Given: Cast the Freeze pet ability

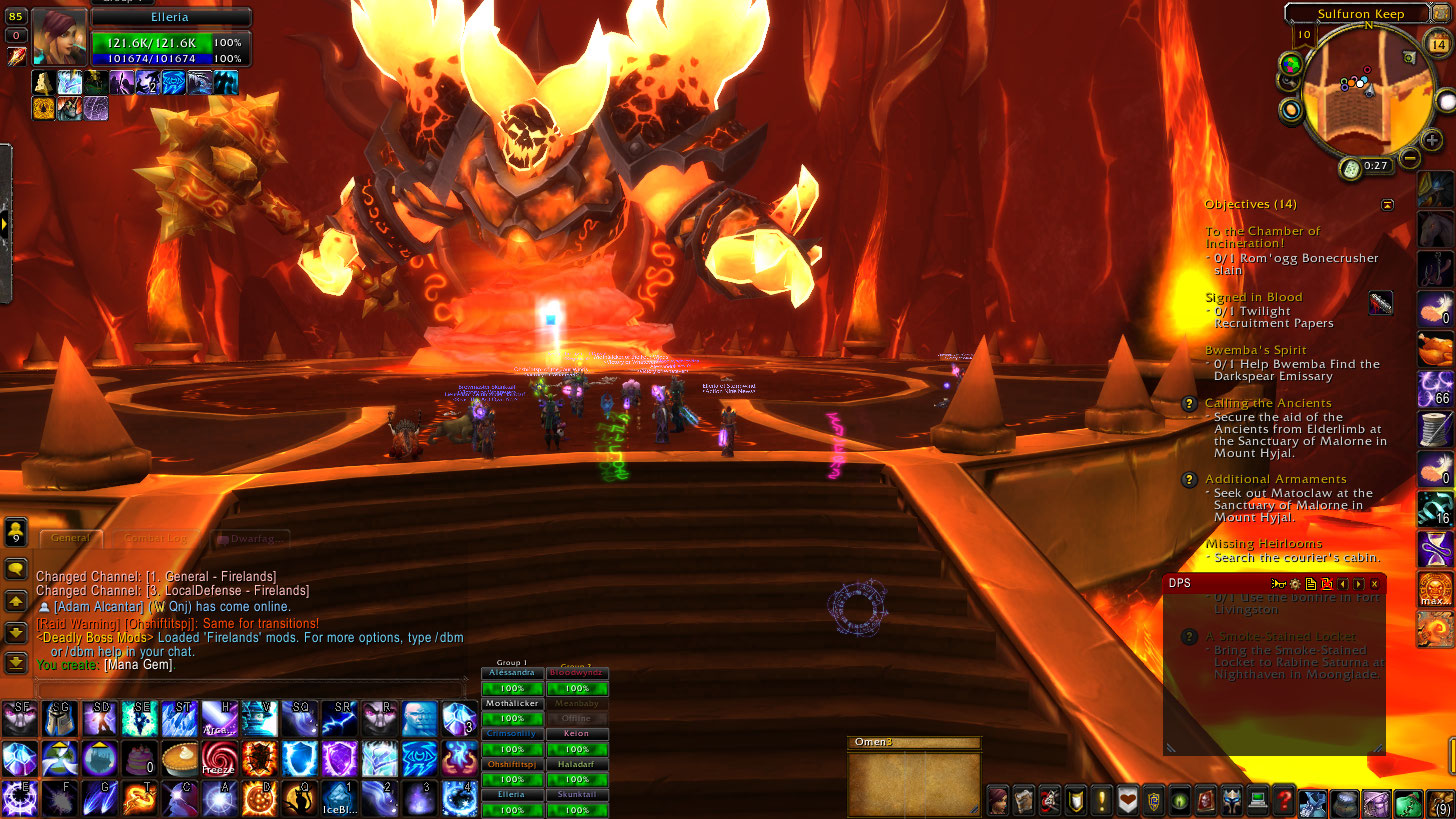Looking at the screenshot, I should coord(218,759).
